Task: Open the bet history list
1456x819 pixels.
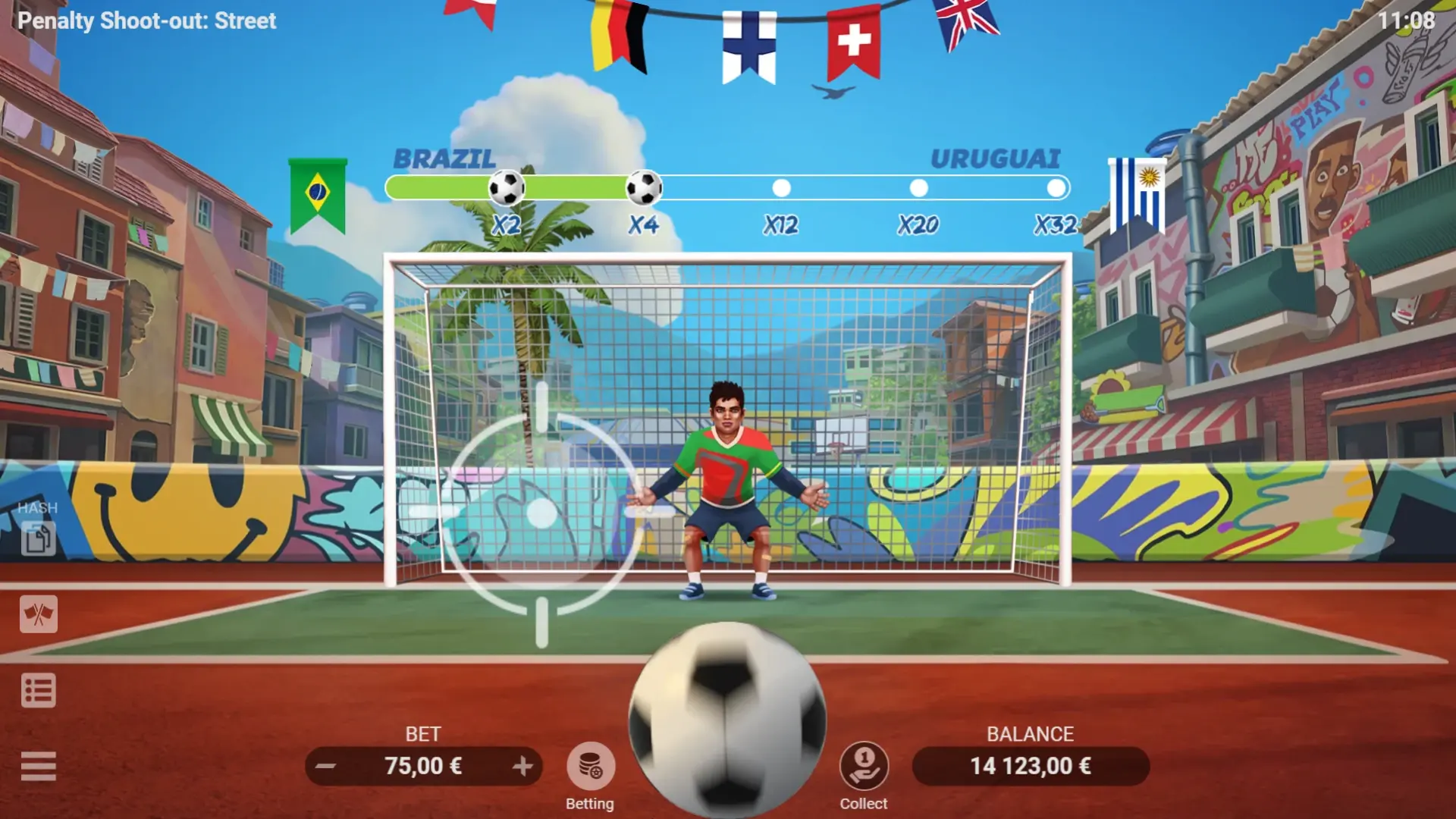Action: [x=39, y=690]
